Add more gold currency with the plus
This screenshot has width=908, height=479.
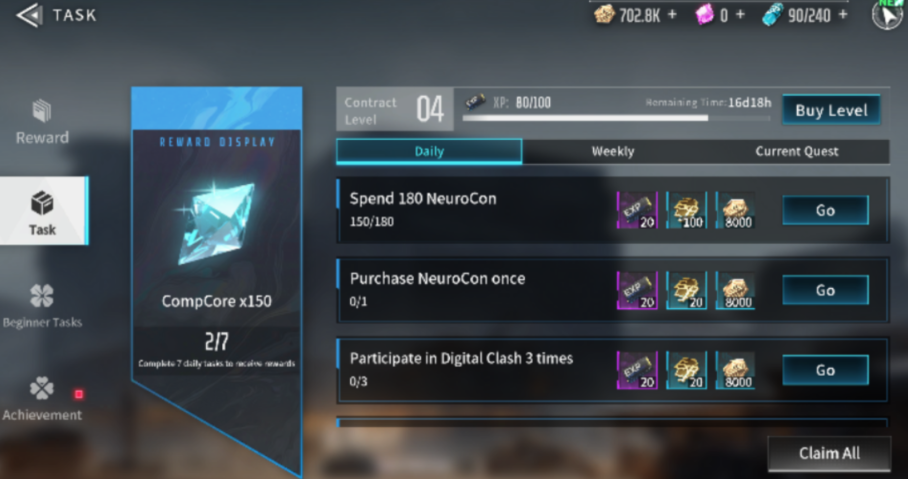click(672, 15)
